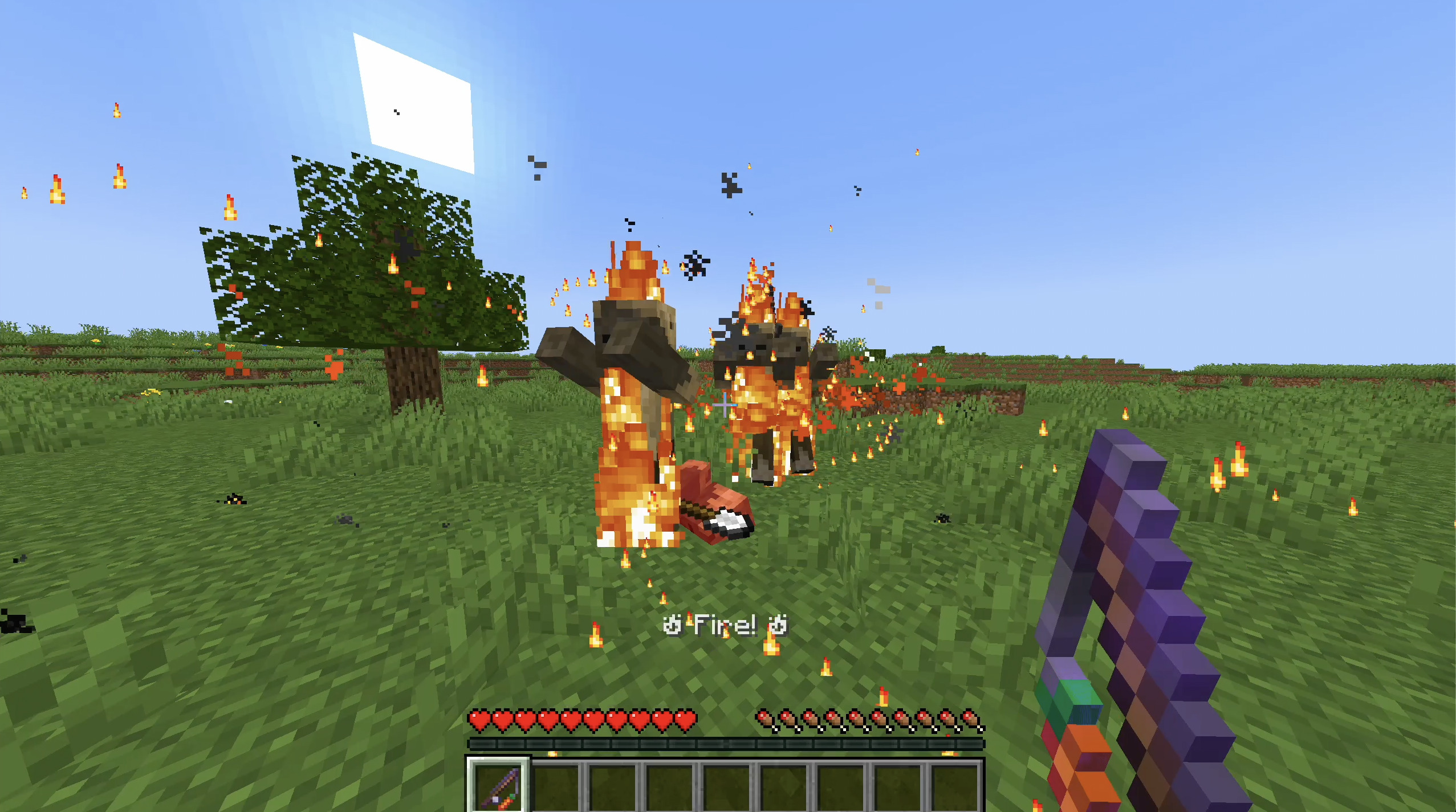Click the fire emblem right of the Fire! text

tap(779, 625)
